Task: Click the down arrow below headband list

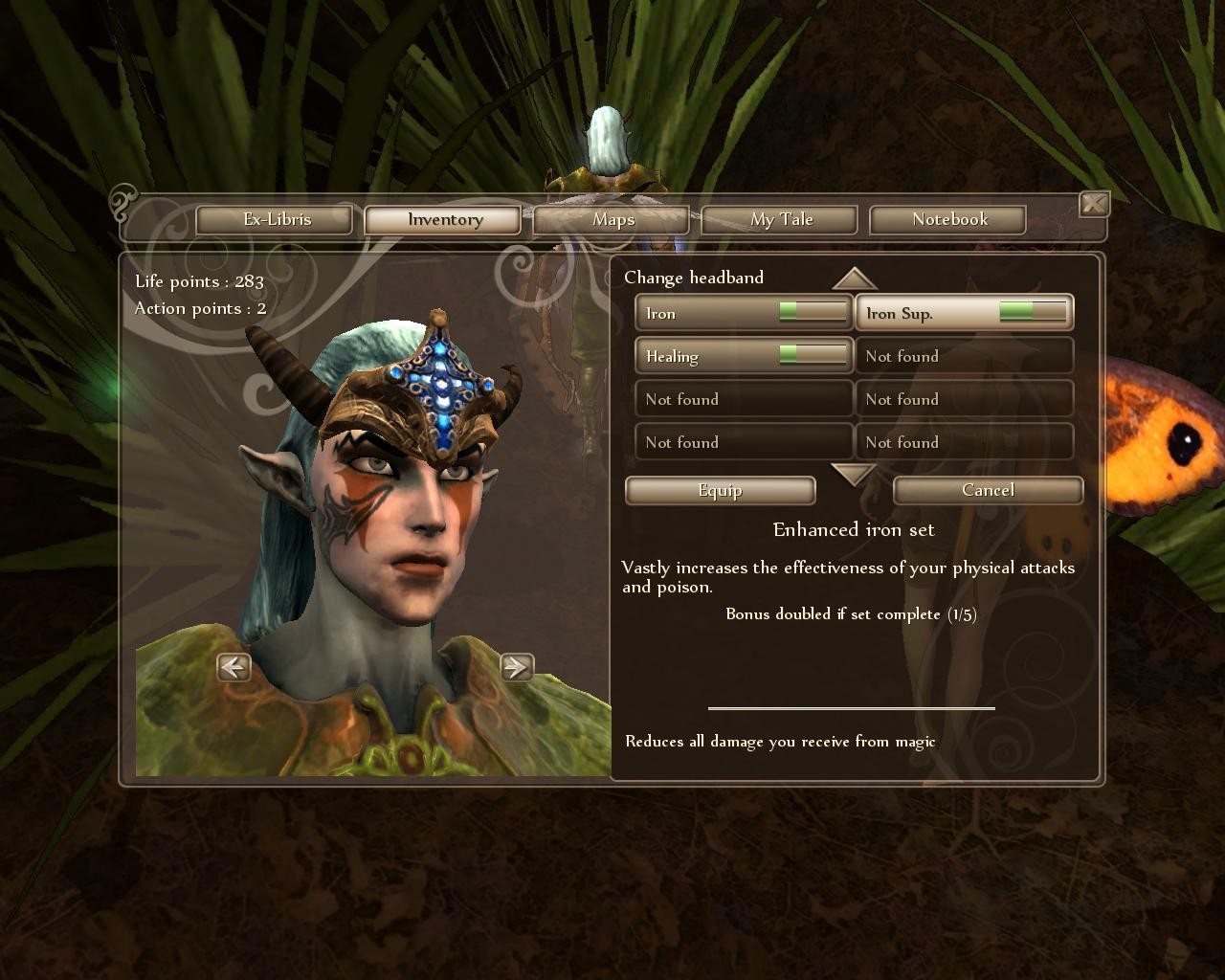Action: click(854, 473)
